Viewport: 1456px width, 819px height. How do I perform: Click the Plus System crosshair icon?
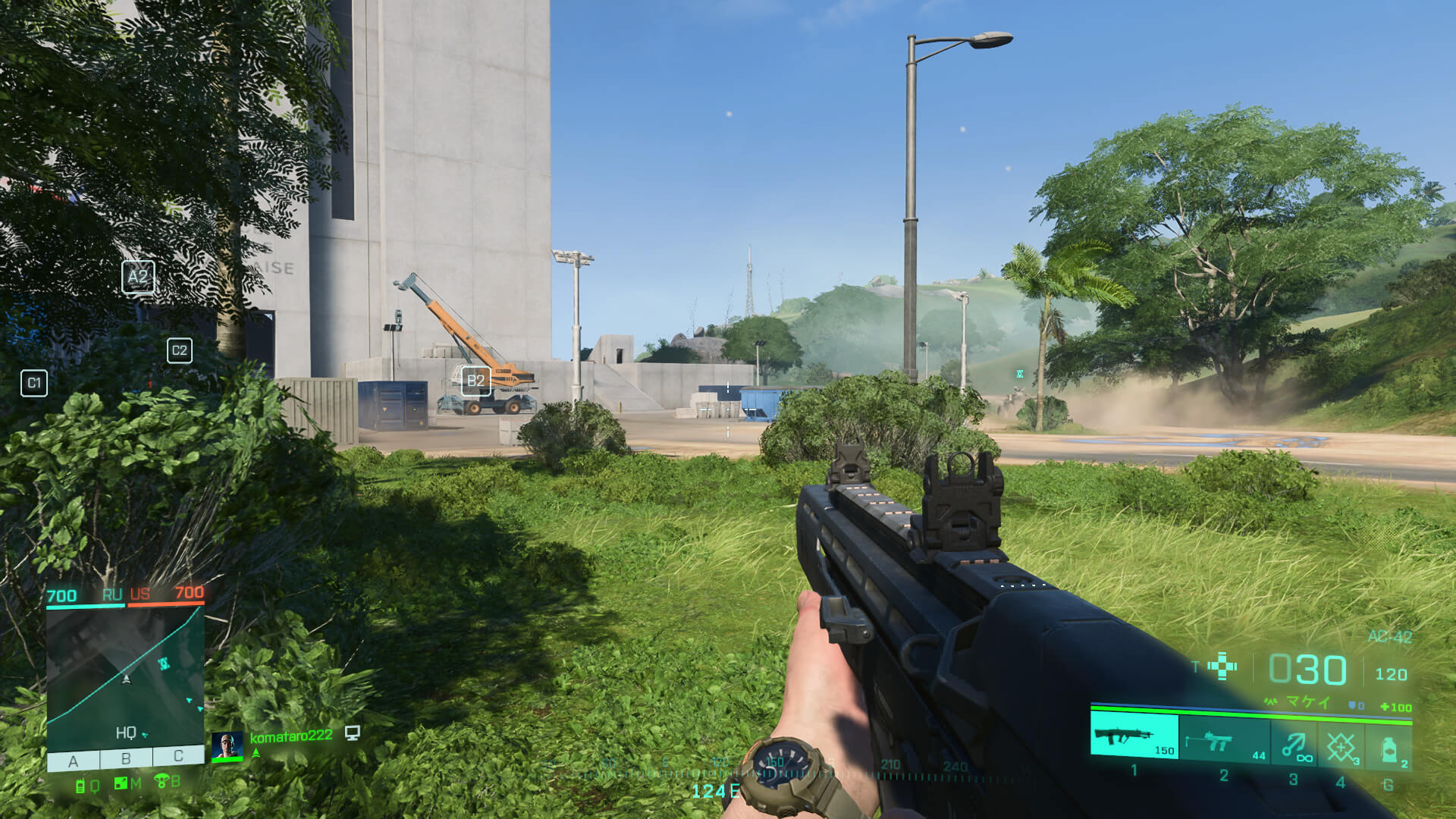click(1222, 667)
